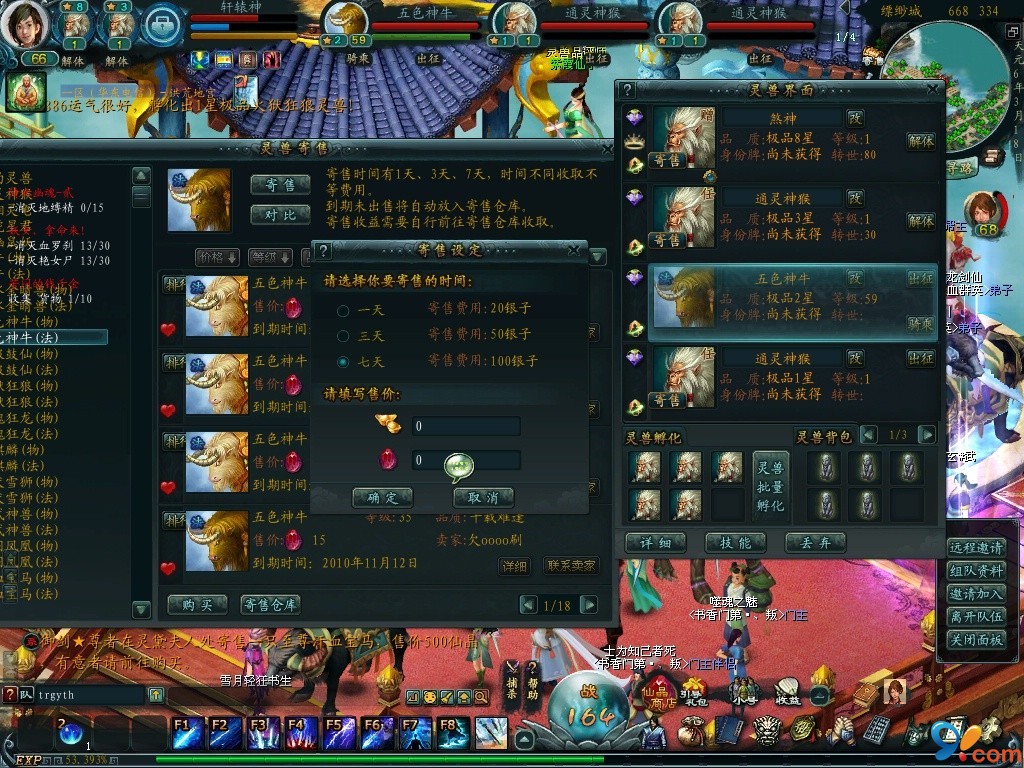Open 灵兽批量孵化 batch hatching
Viewport: 1024px width, 768px height.
point(770,486)
